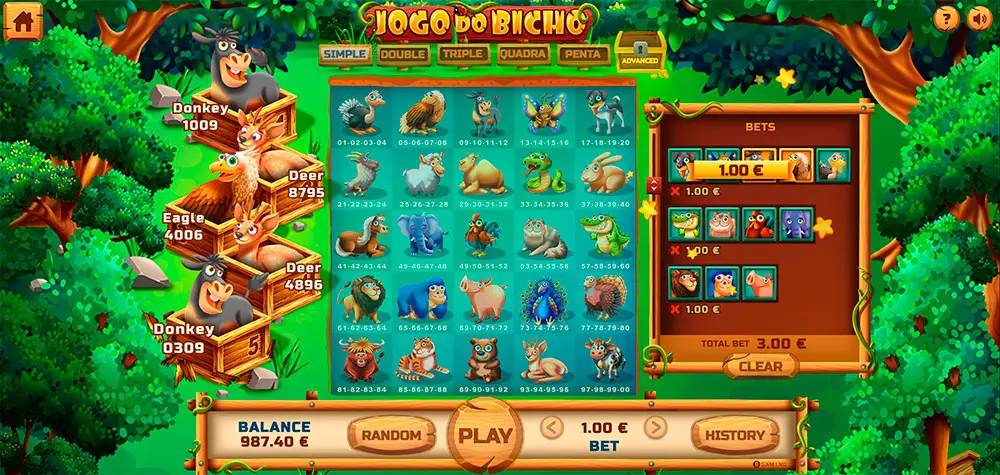Image resolution: width=1000 pixels, height=475 pixels.
Task: Increase the bet with the right arrow
Action: [x=655, y=428]
